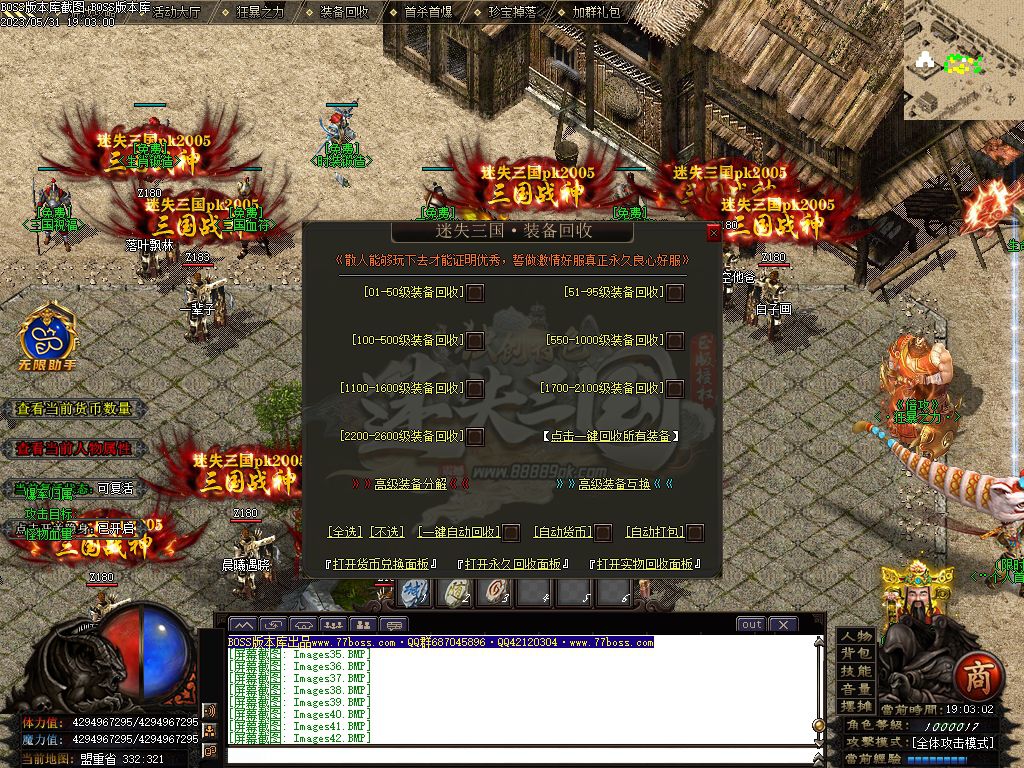Close the 装备回收 recycle panel
The height and width of the screenshot is (768, 1024).
point(713,232)
